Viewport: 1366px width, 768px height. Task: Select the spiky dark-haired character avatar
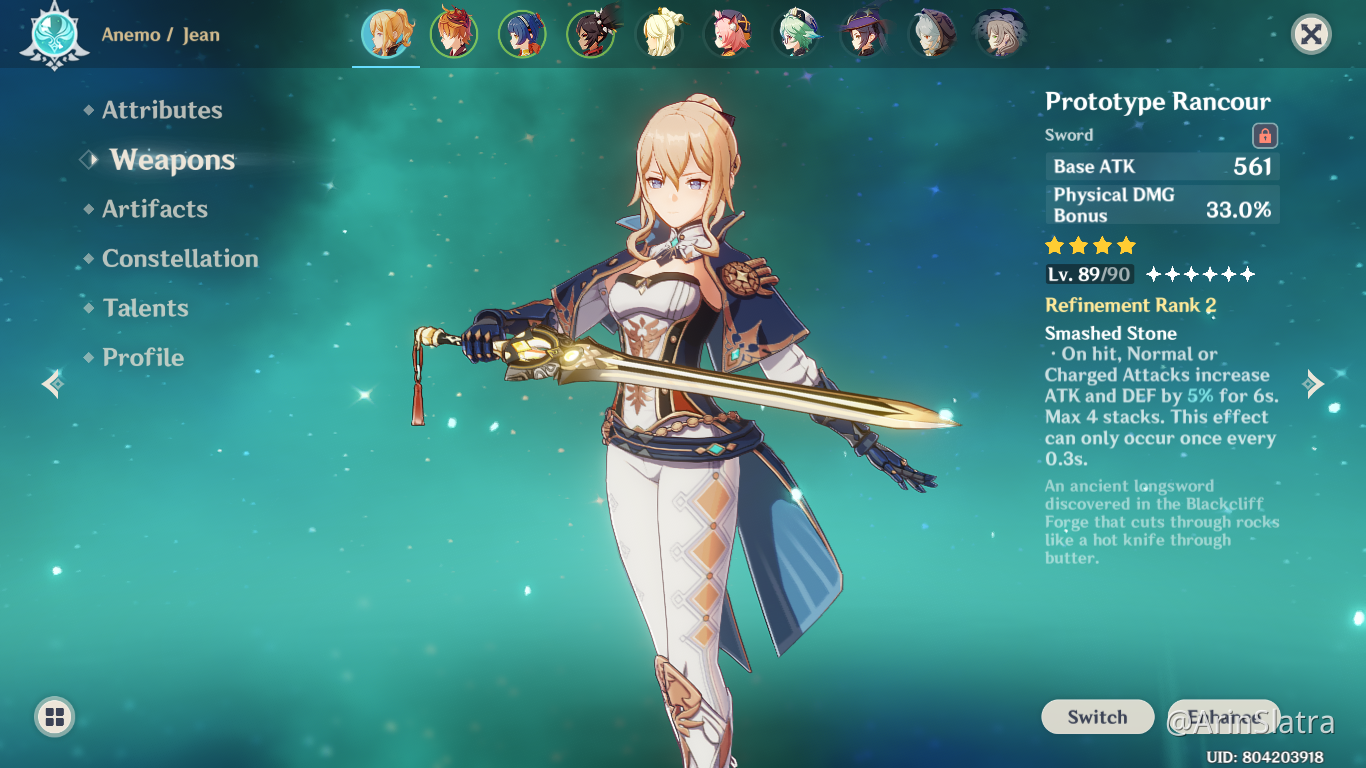tap(590, 33)
